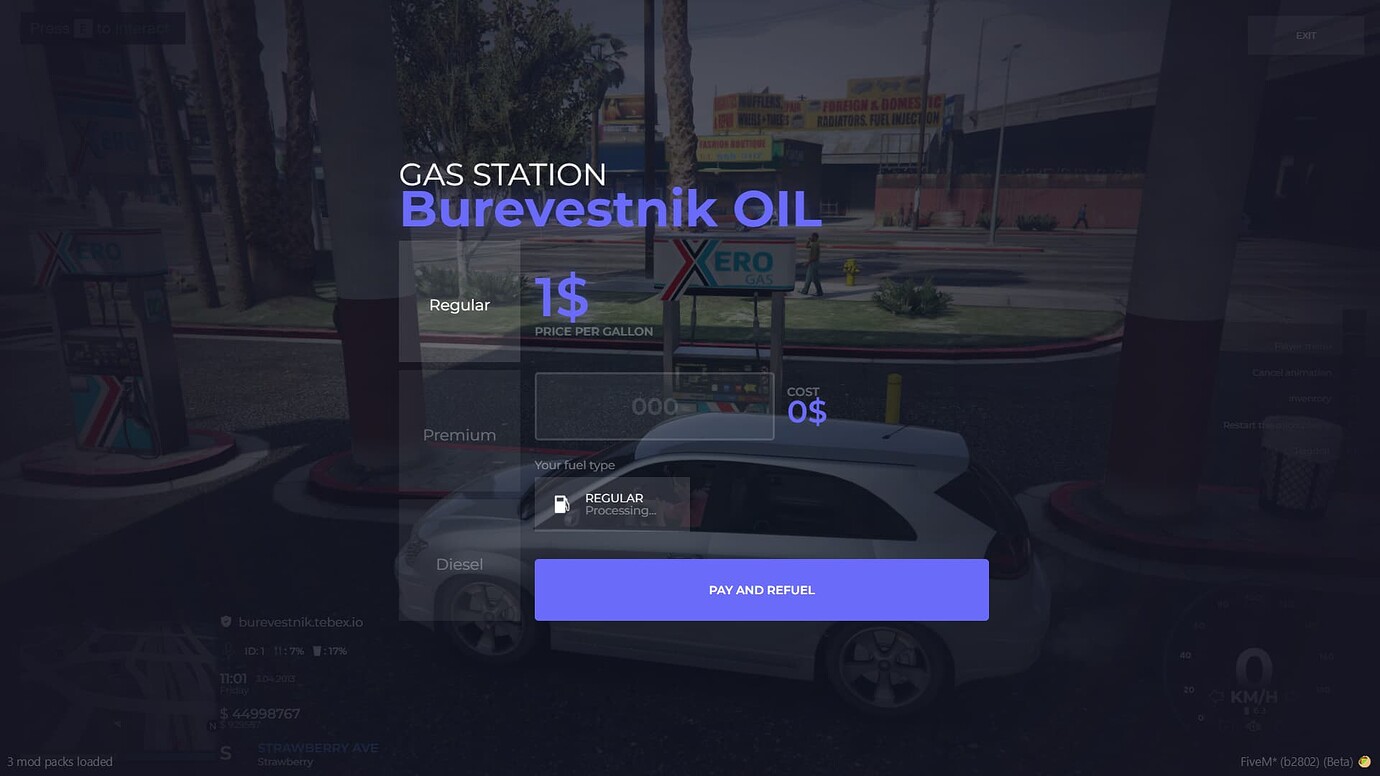Click the EXIT button in the top corner
Viewport: 1380px width, 776px height.
click(1305, 35)
